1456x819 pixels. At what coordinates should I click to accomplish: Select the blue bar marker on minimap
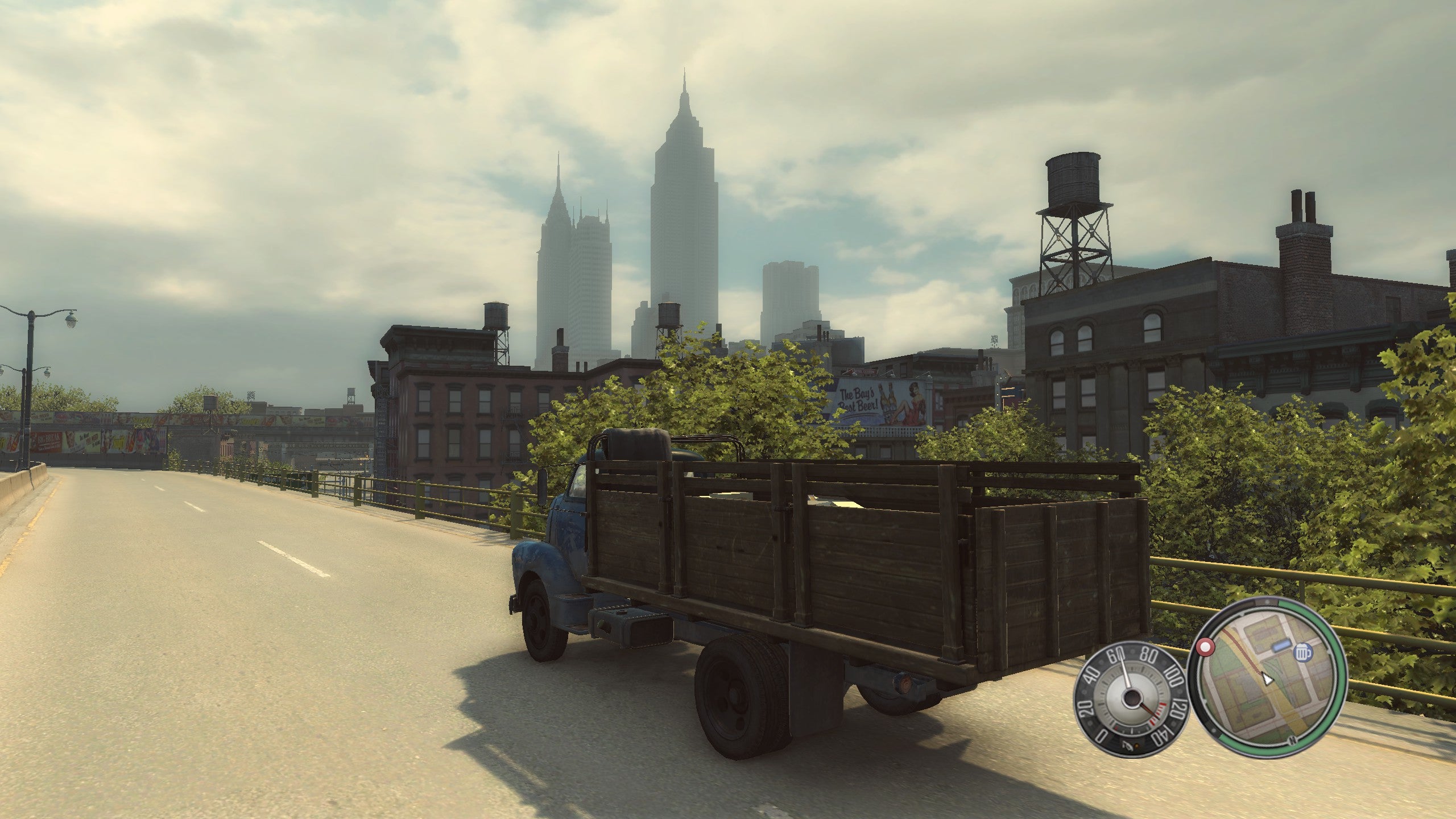1283,647
